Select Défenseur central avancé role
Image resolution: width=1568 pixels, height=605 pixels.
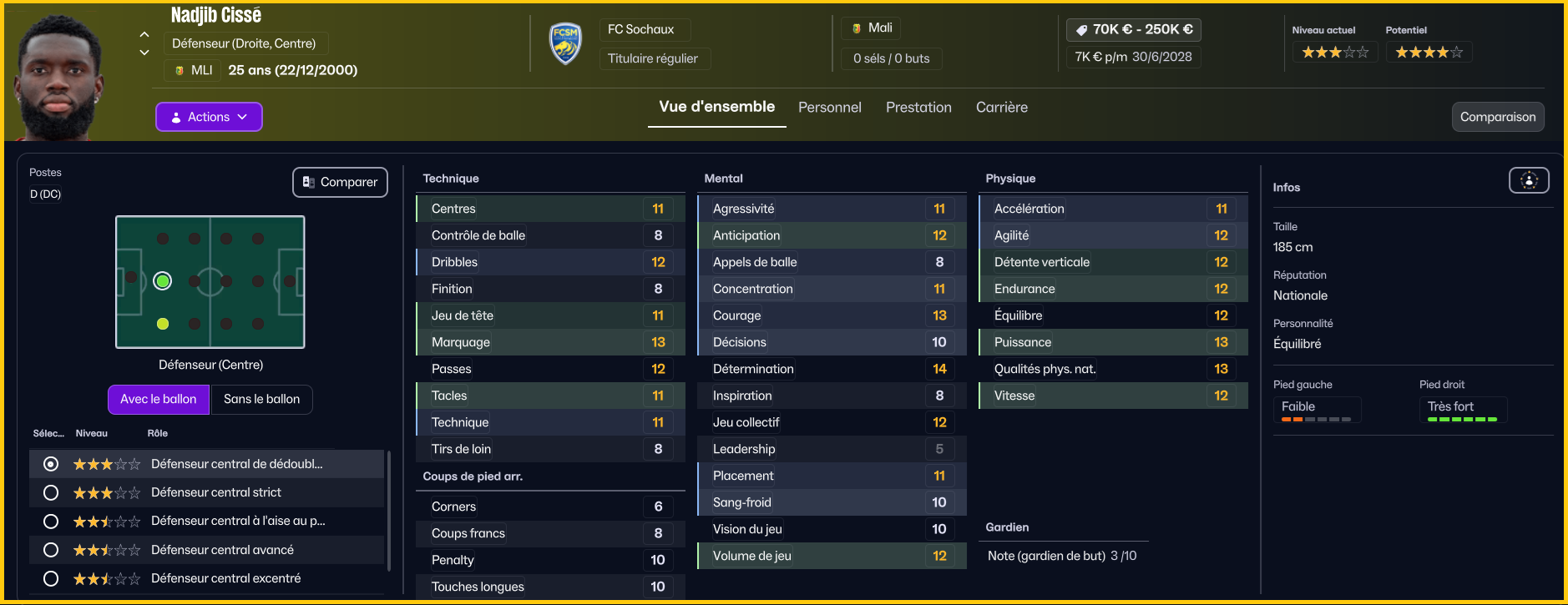pos(51,550)
